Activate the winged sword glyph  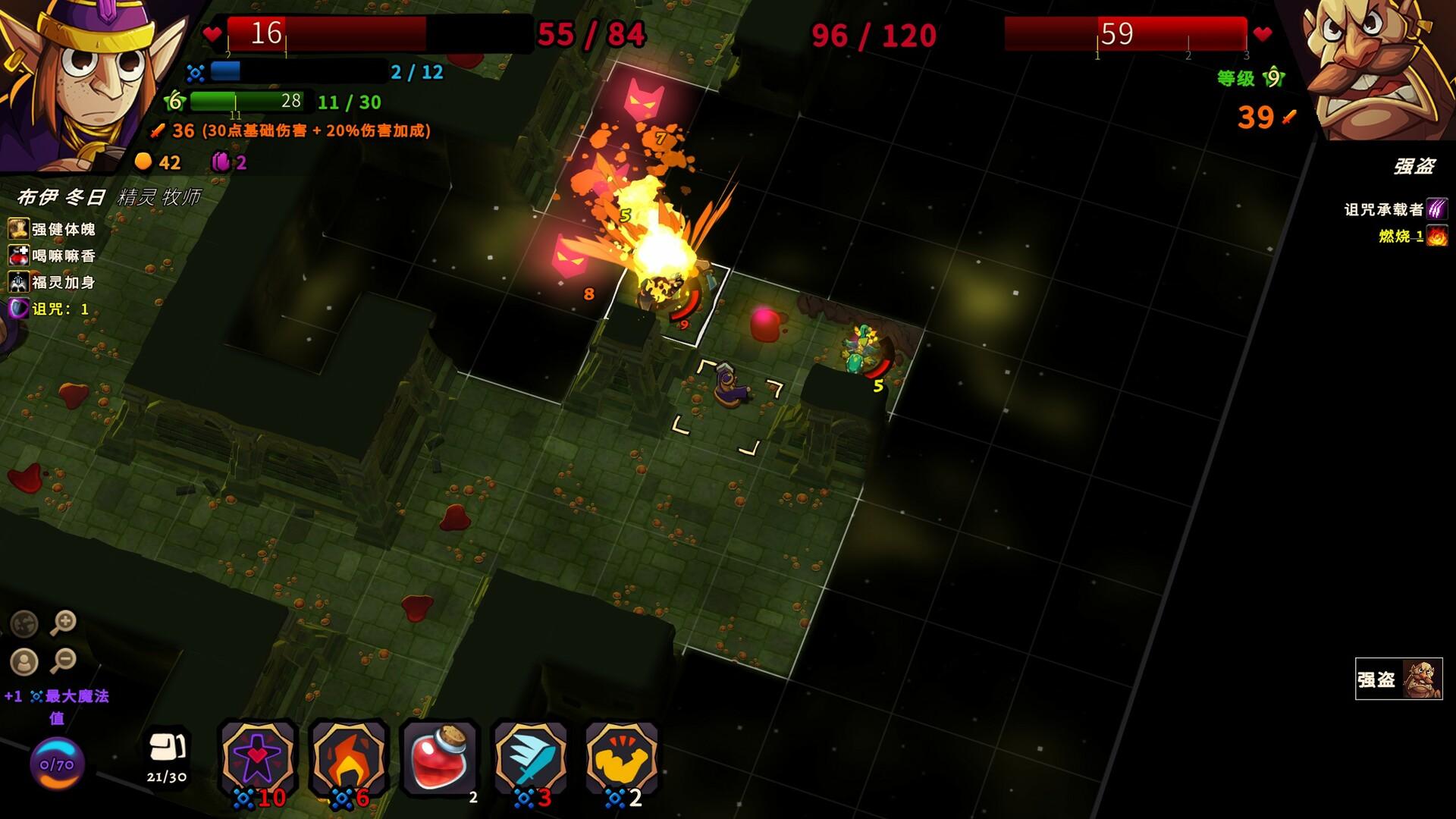tap(531, 756)
